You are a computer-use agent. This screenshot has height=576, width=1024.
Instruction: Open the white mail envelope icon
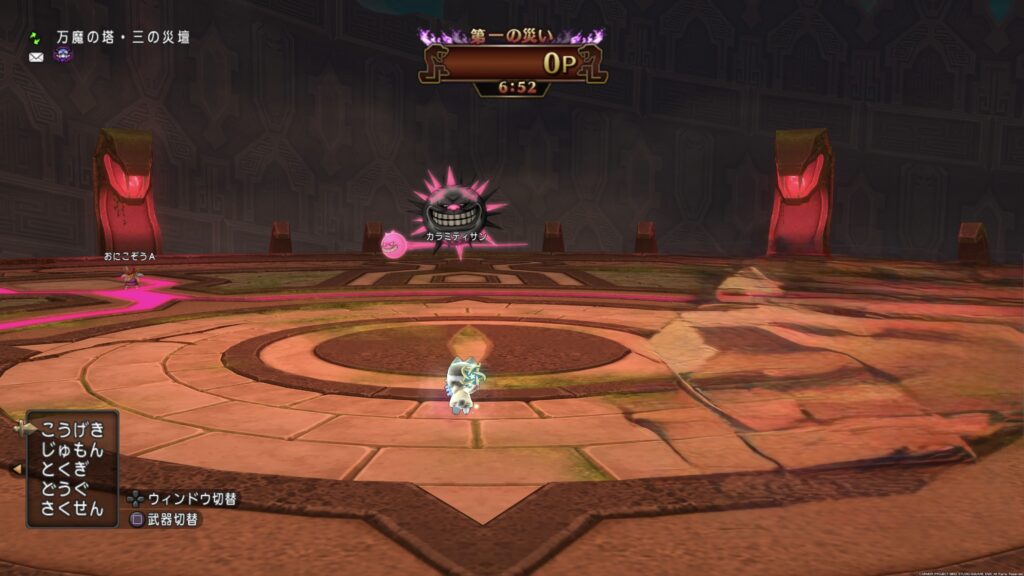[x=36, y=57]
